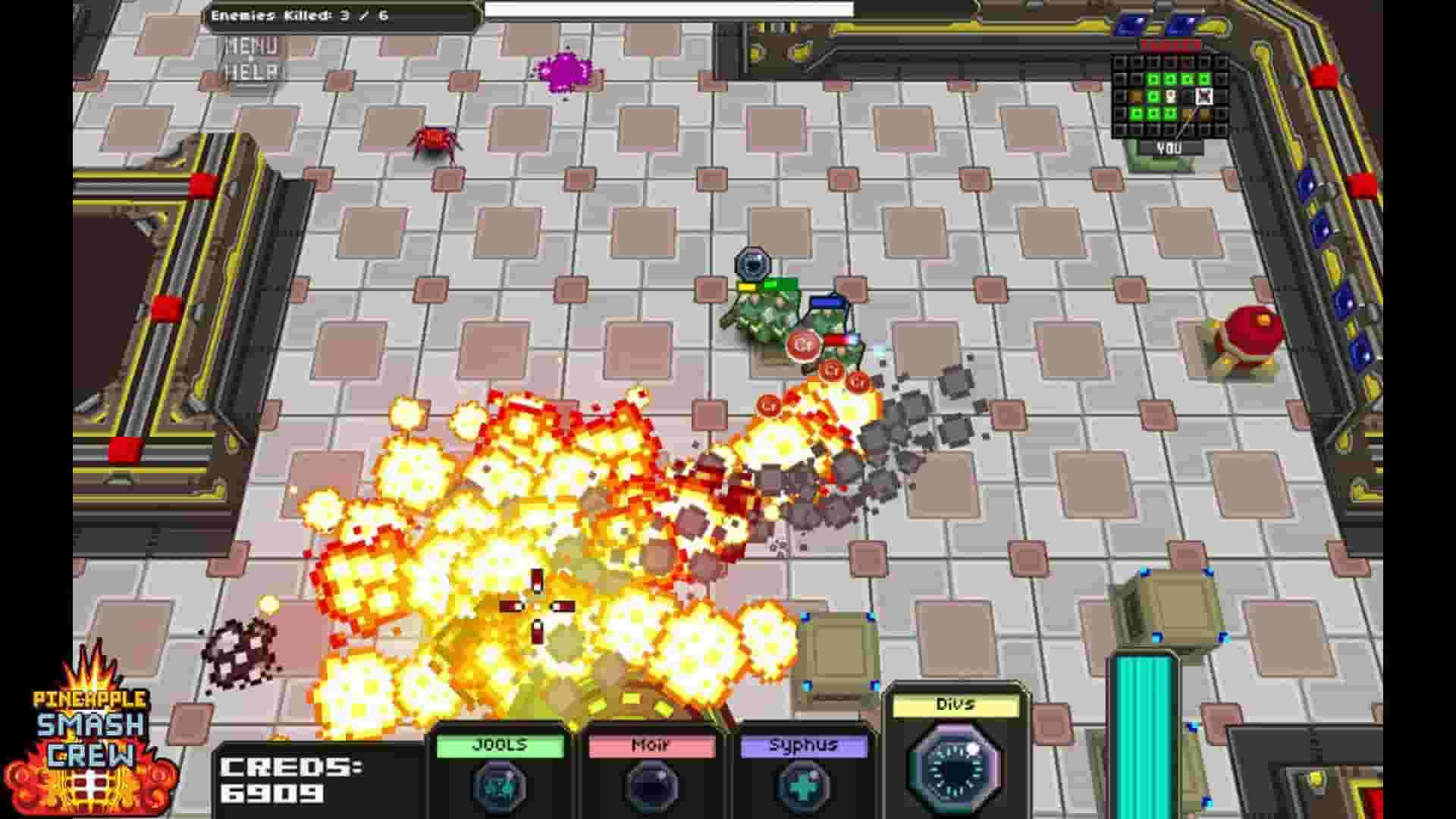The width and height of the screenshot is (1456, 819).
Task: Click the Moir nameplate
Action: 651,745
